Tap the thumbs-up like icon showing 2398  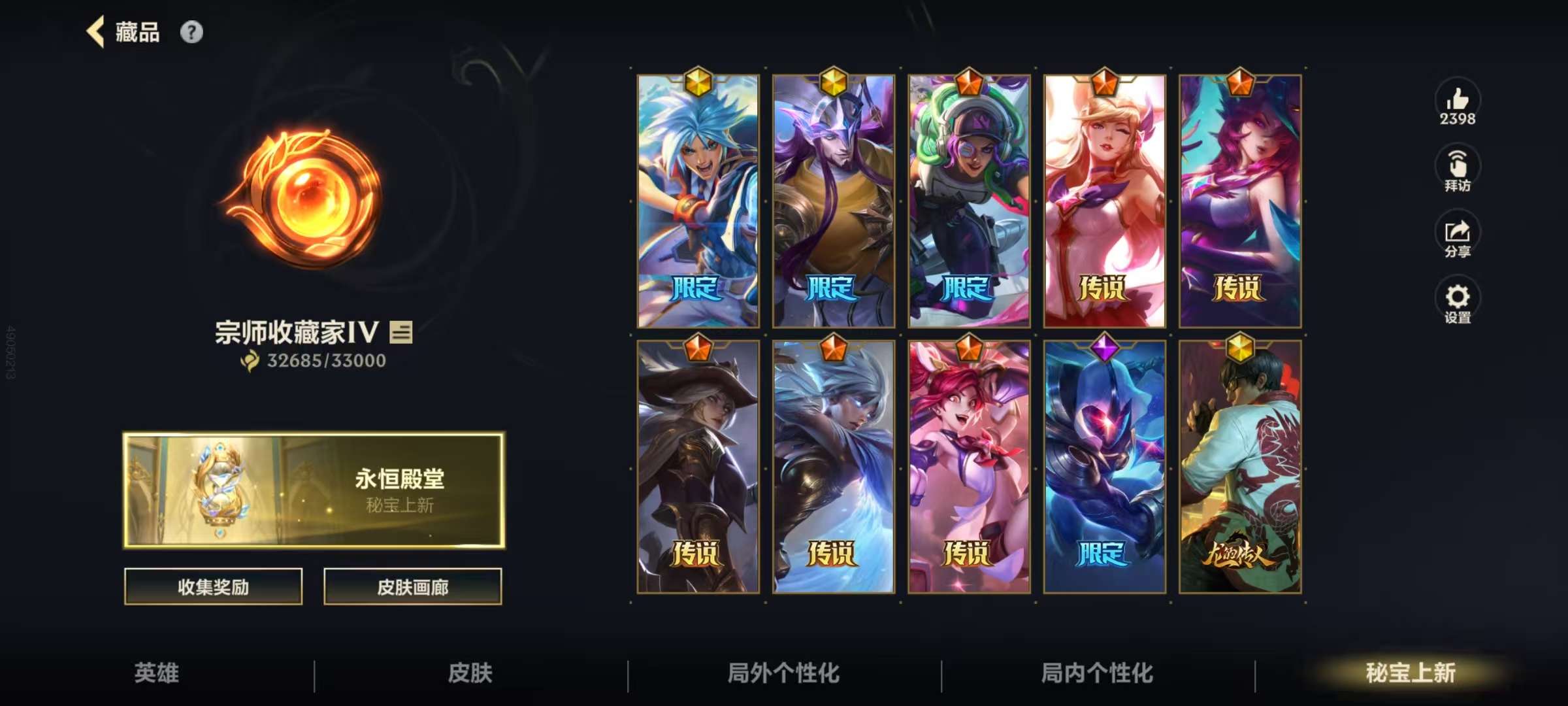click(x=1457, y=101)
